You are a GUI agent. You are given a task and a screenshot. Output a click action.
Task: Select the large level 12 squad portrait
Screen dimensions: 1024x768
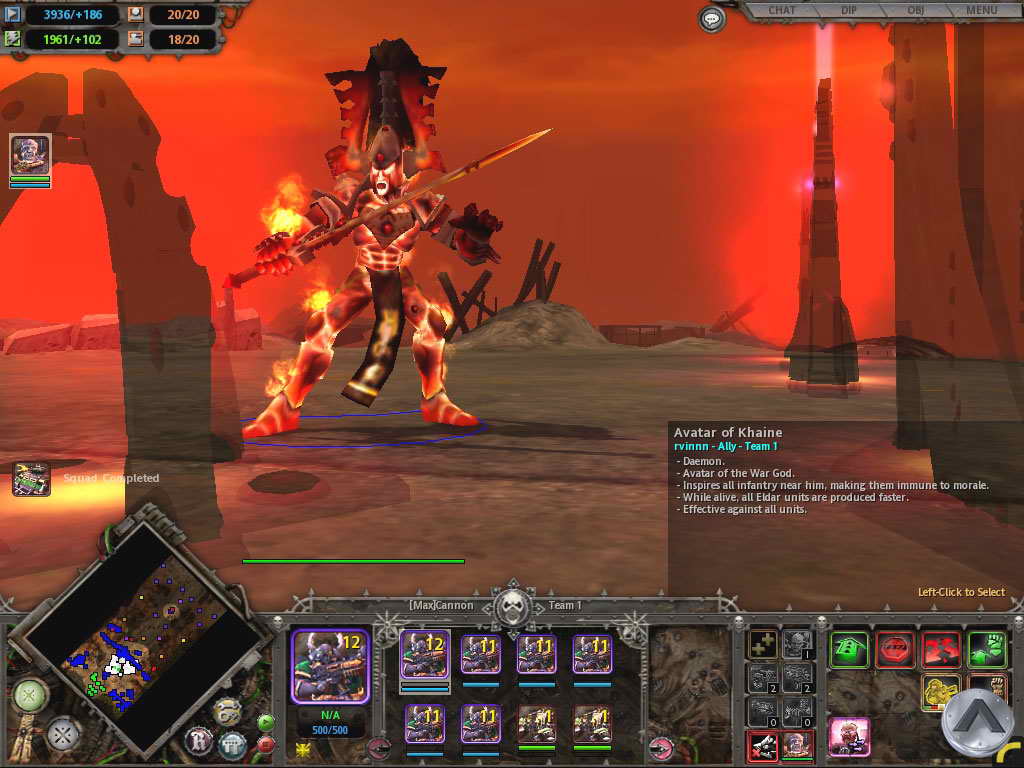[x=330, y=667]
